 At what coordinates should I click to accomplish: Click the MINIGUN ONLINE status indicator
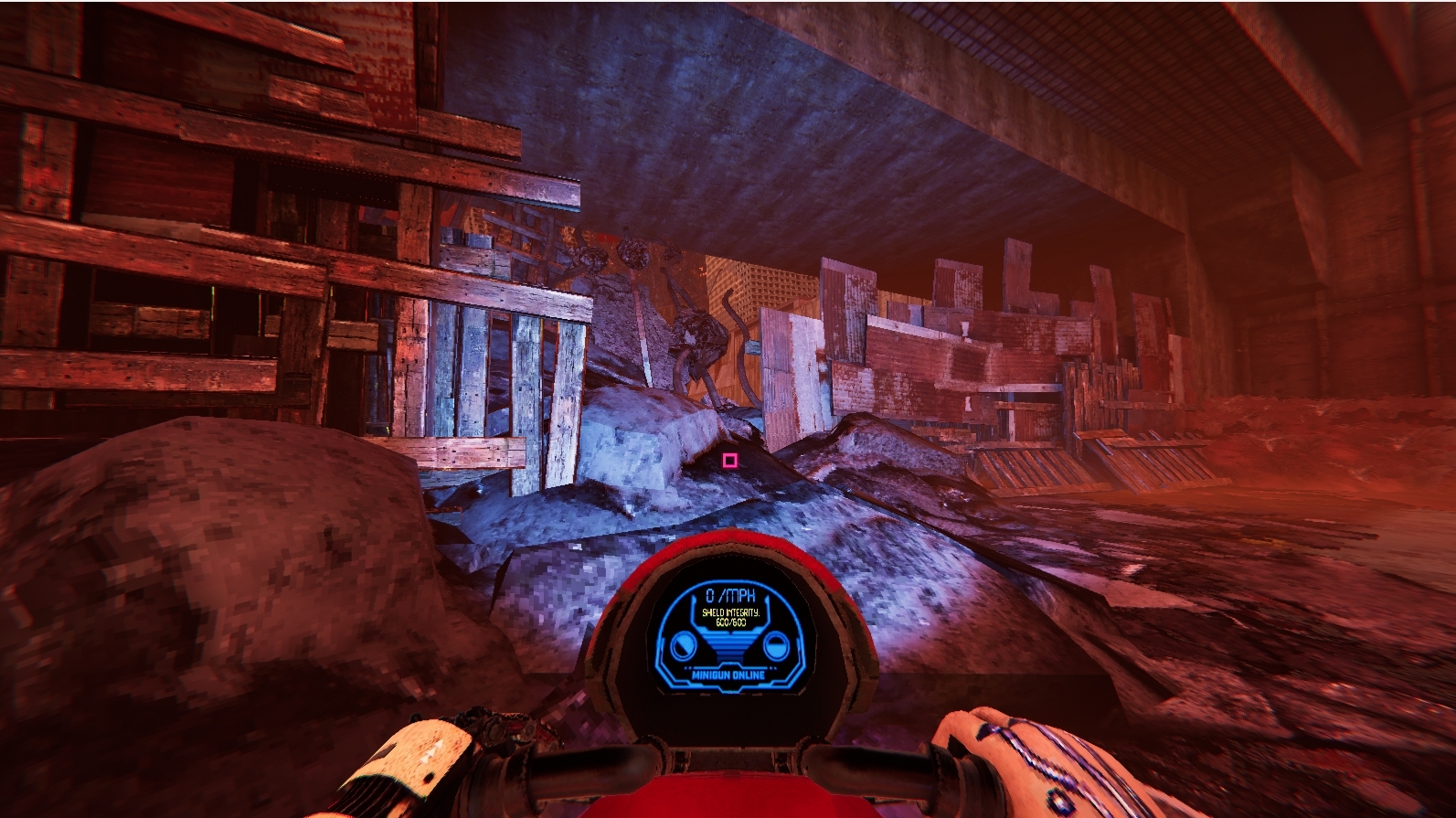[x=728, y=675]
